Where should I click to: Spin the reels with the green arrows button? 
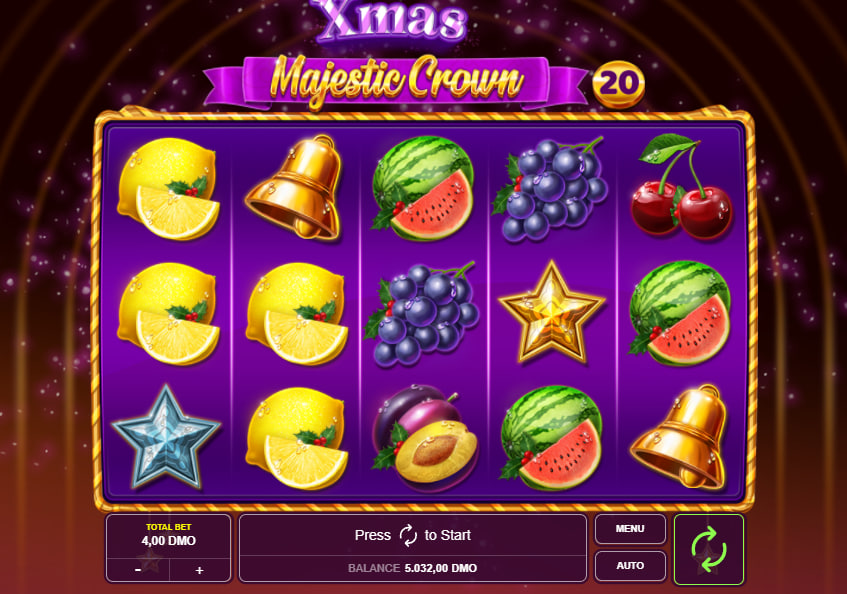pyautogui.click(x=709, y=549)
